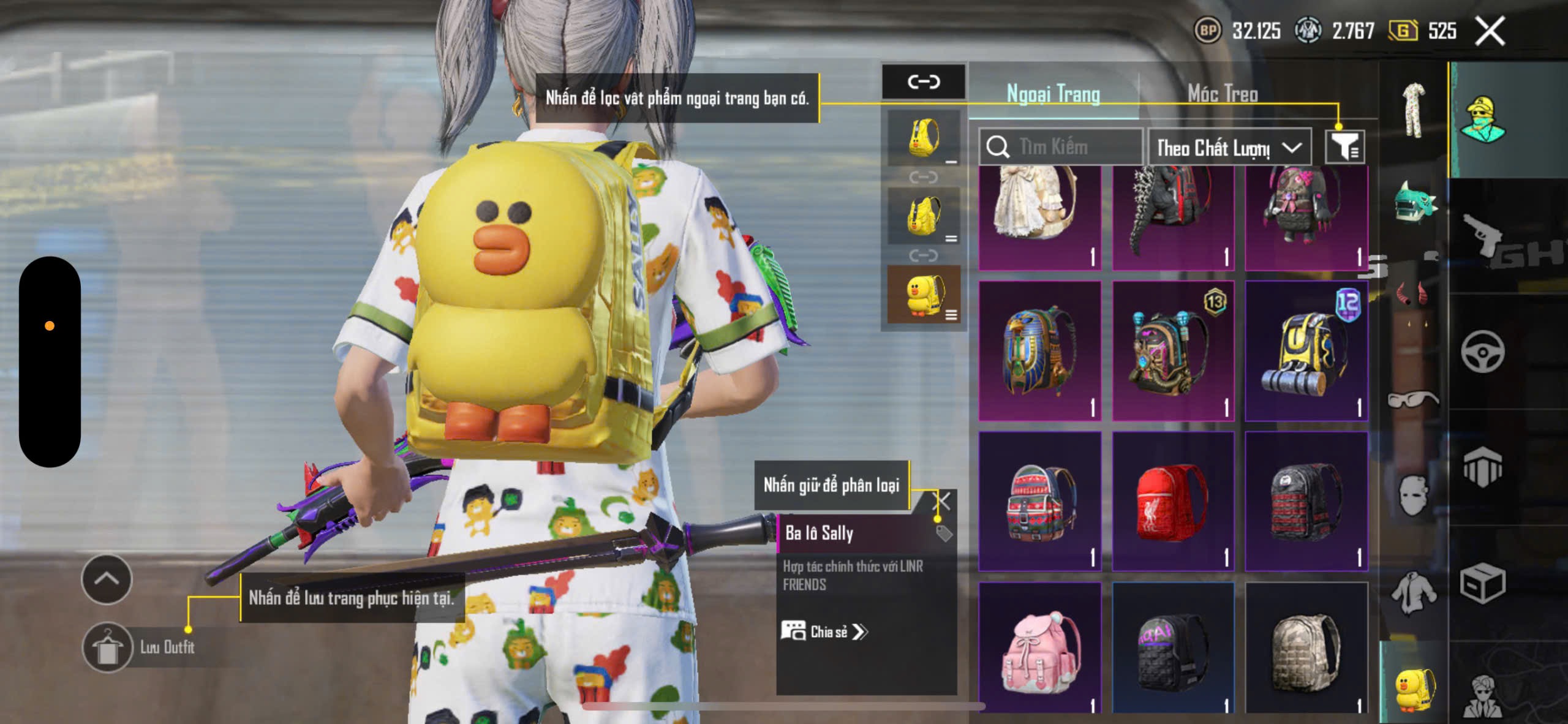The image size is (1568, 724).
Task: Select the pharaoh-themed backpack
Action: [x=1039, y=351]
